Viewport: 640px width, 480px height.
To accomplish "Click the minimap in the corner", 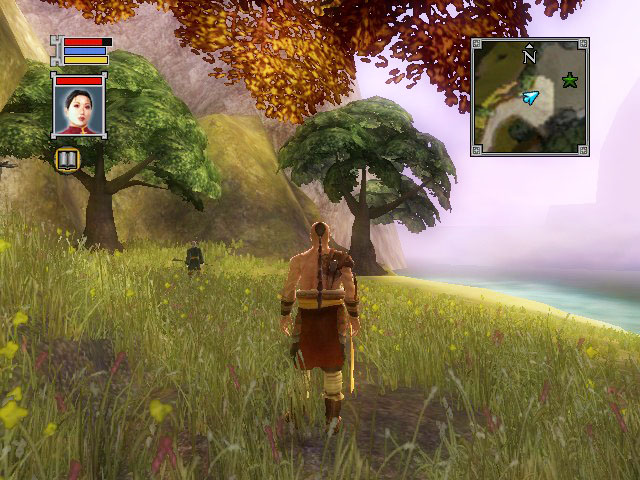I will point(529,97).
